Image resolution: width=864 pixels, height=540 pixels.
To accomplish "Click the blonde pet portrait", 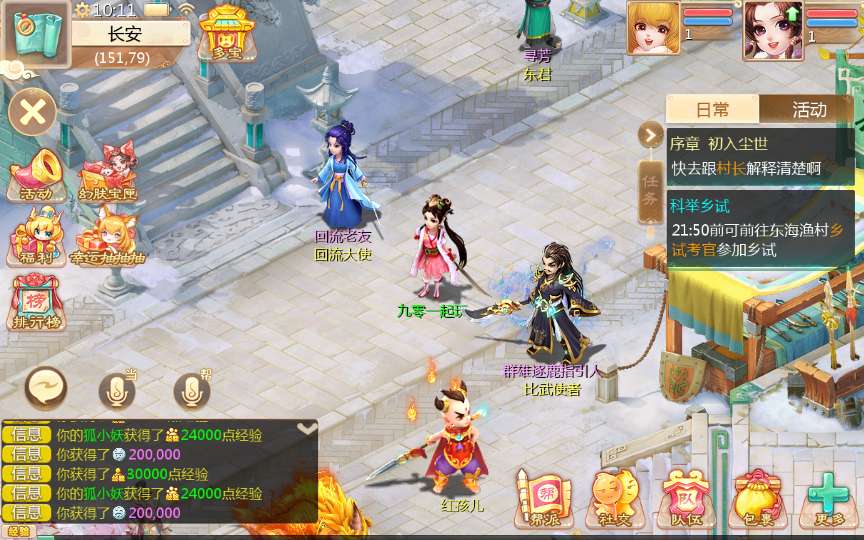I will point(652,27).
